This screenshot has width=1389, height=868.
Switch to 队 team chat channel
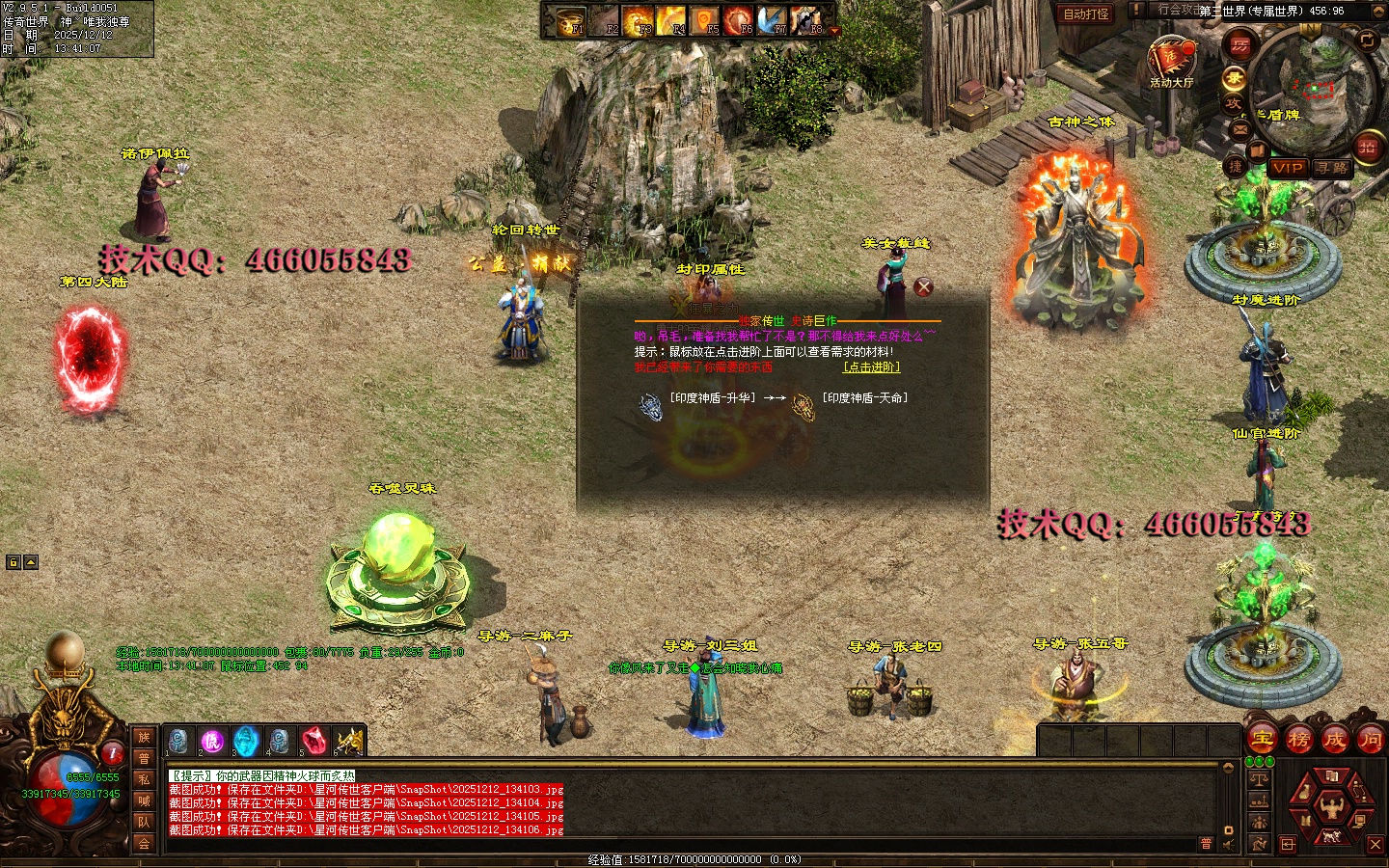click(x=144, y=822)
